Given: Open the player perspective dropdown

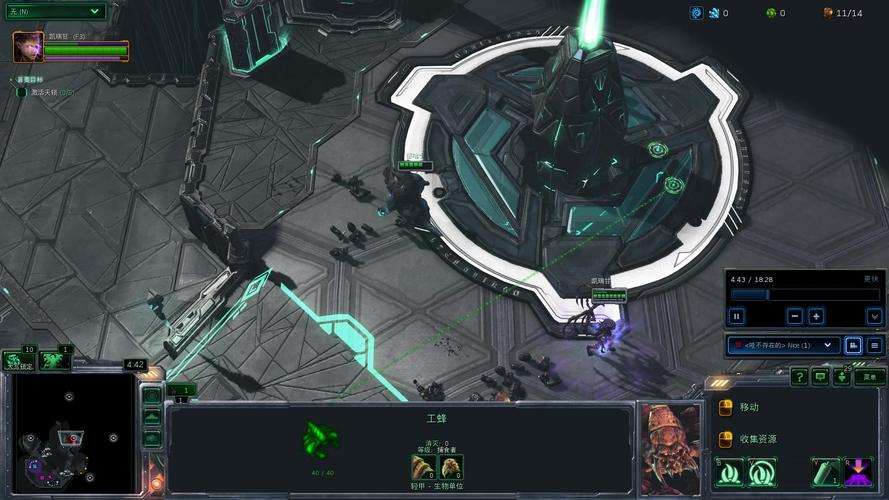Looking at the screenshot, I should click(783, 345).
